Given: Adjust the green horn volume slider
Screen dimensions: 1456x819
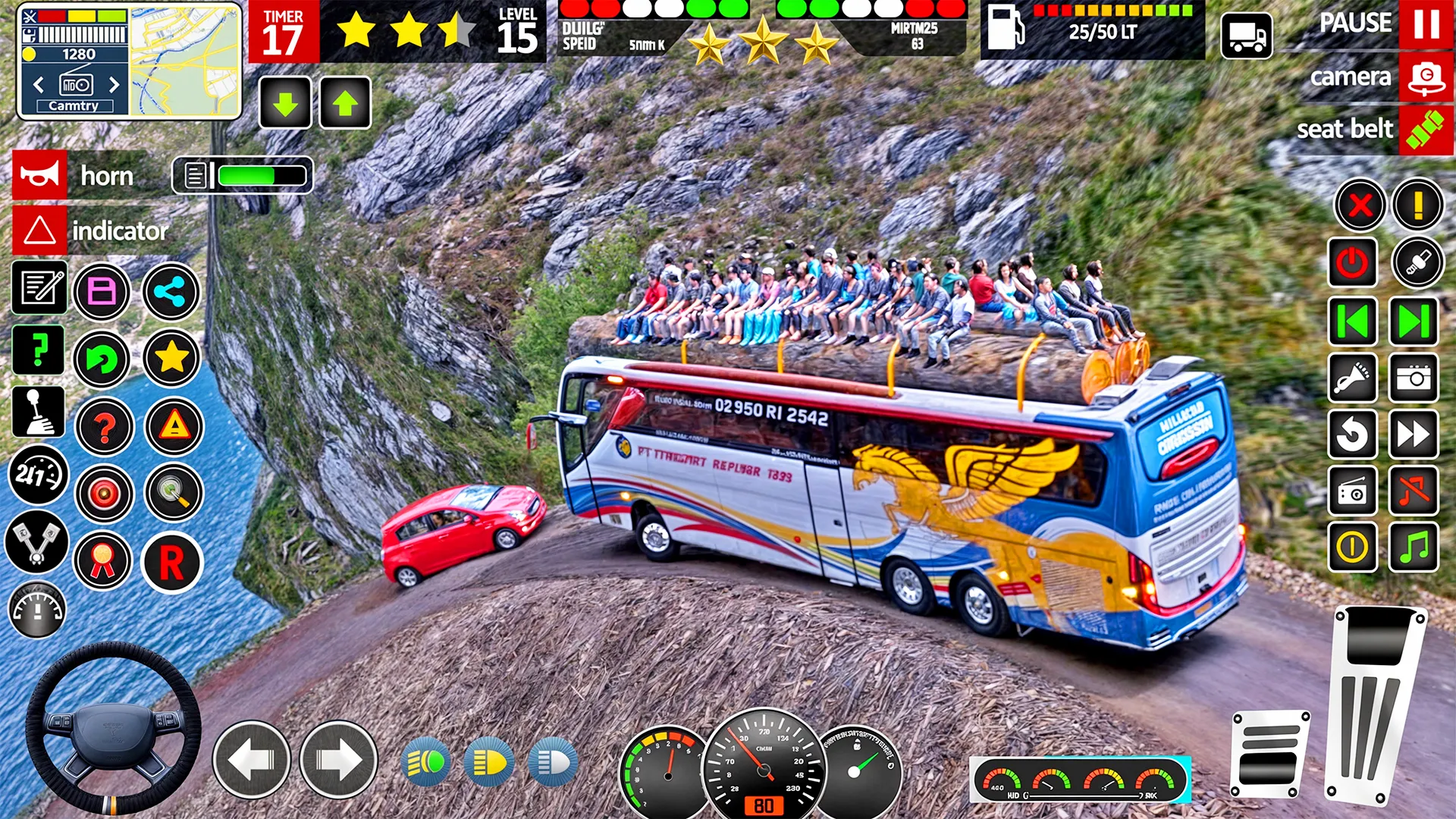Looking at the screenshot, I should click(250, 174).
